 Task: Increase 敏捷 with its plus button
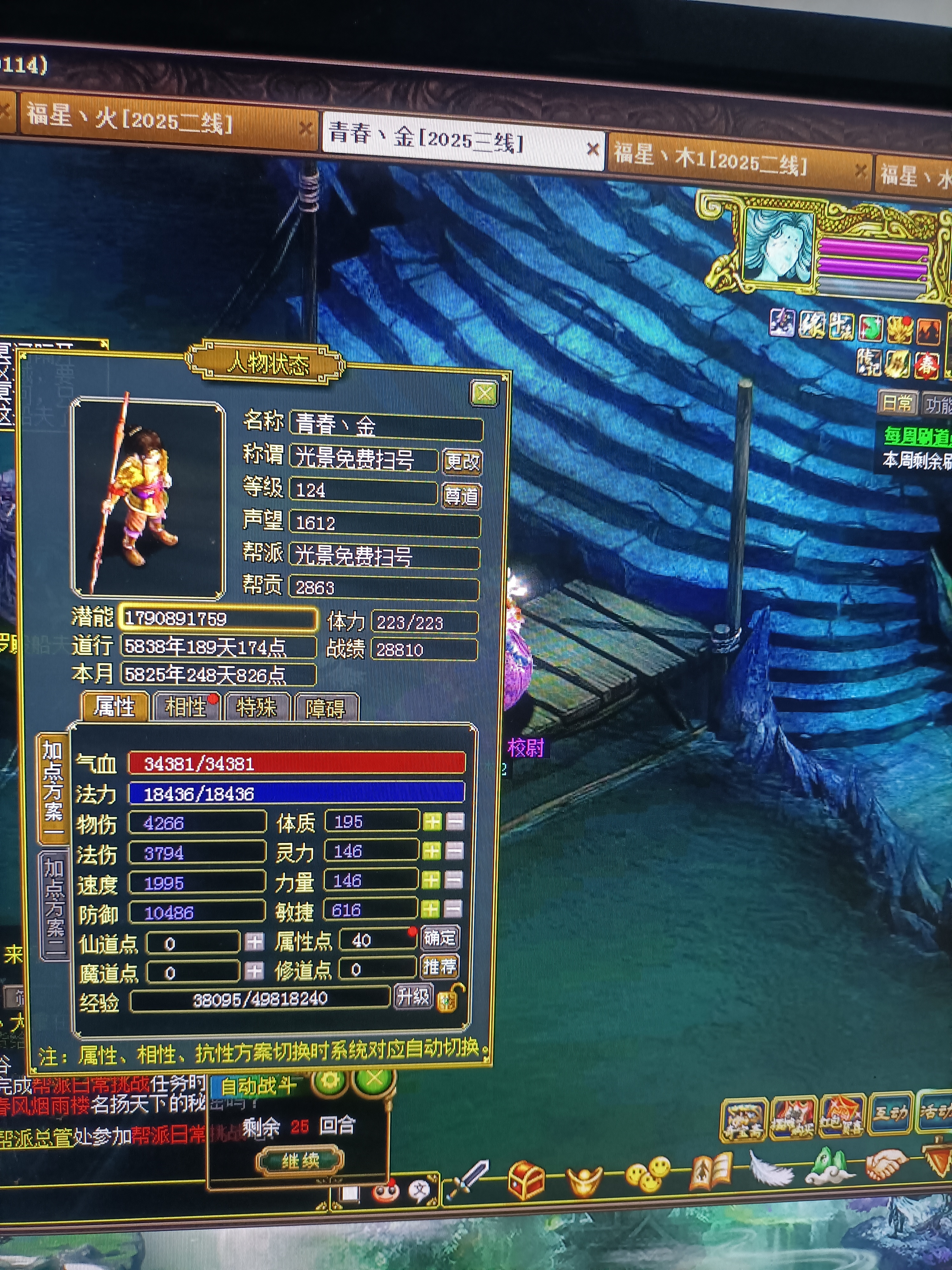430,909
